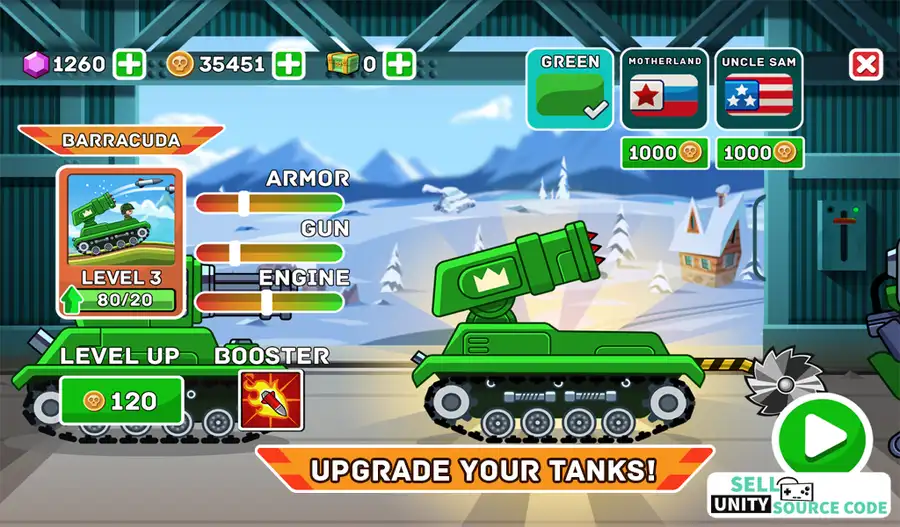The height and width of the screenshot is (527, 900).
Task: Buy the Motherland skin for 1000 coins
Action: point(664,153)
